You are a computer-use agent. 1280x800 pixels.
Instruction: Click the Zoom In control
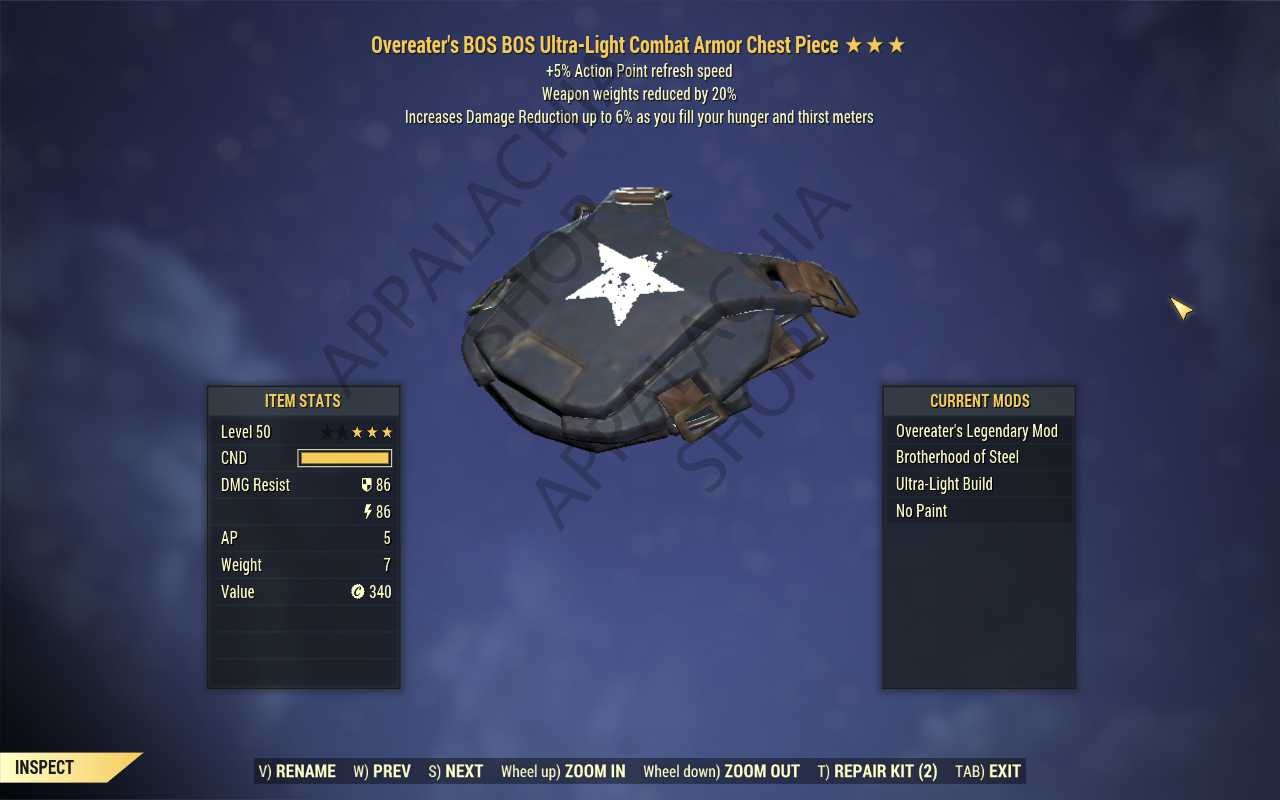pos(563,771)
